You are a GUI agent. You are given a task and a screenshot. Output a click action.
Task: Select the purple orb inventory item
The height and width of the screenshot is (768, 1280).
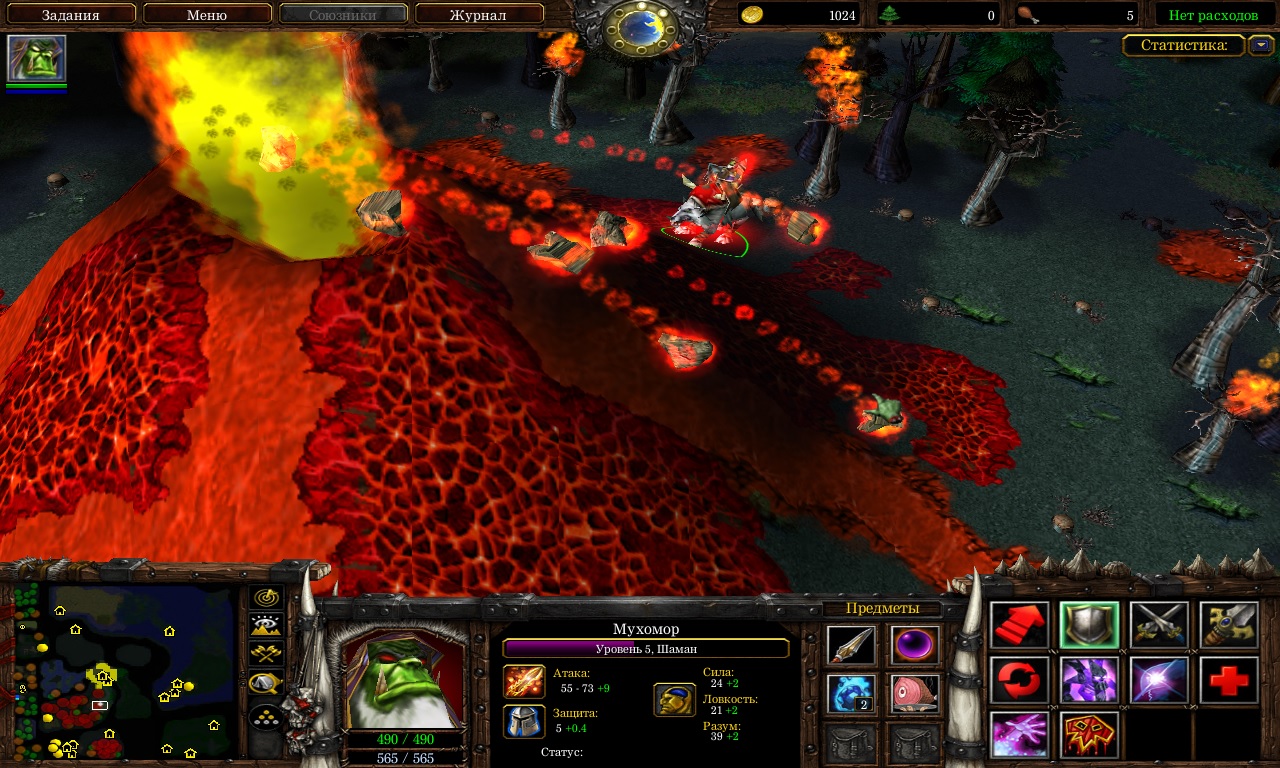coord(915,645)
